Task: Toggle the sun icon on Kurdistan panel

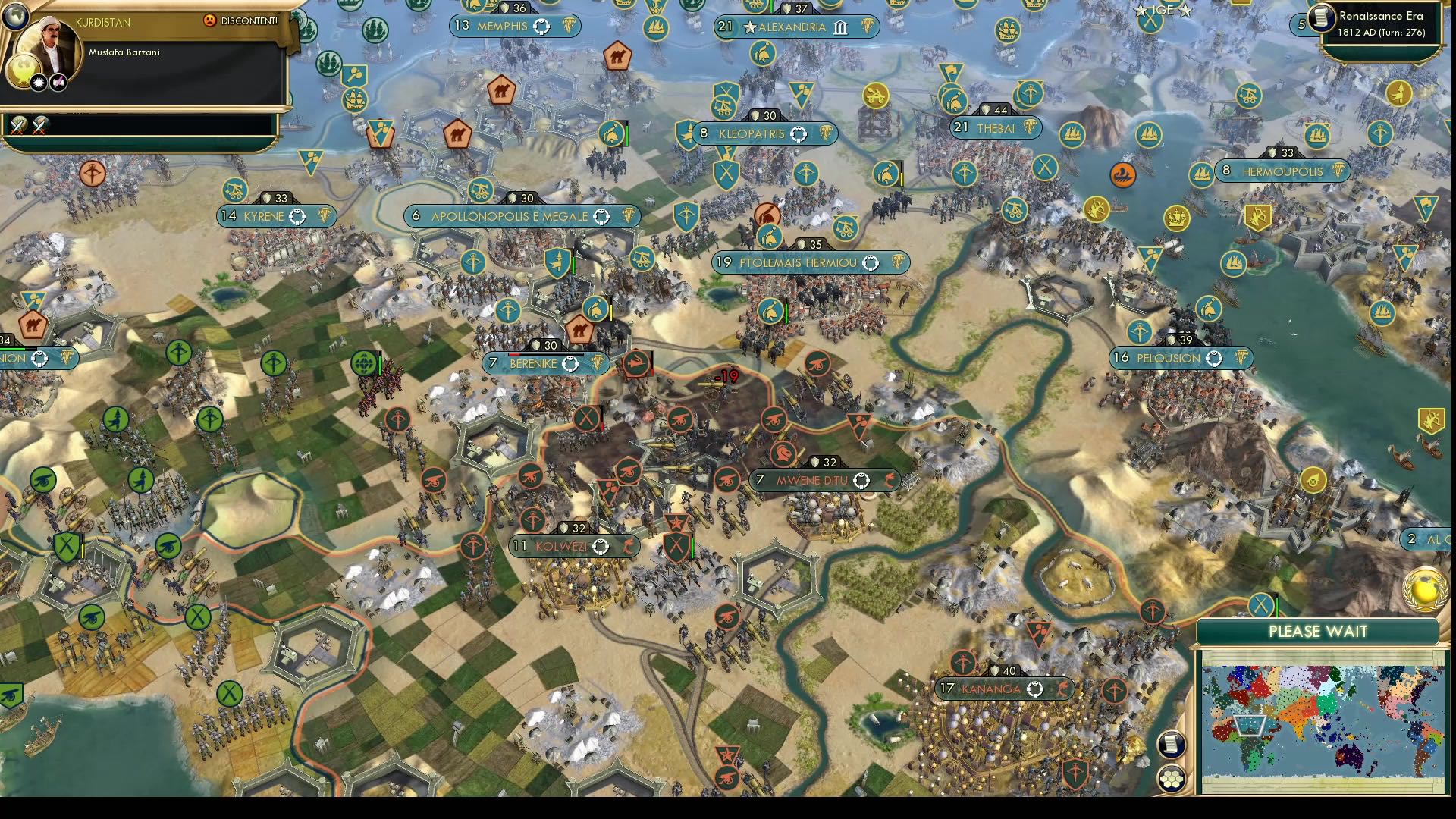Action: point(38,83)
